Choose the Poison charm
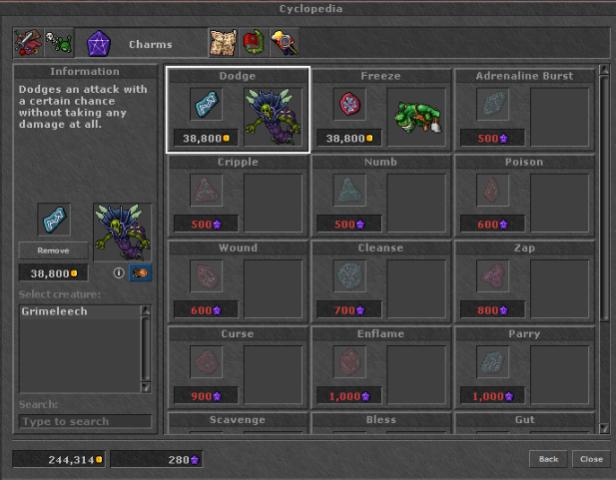This screenshot has height=480, width=616. point(524,195)
